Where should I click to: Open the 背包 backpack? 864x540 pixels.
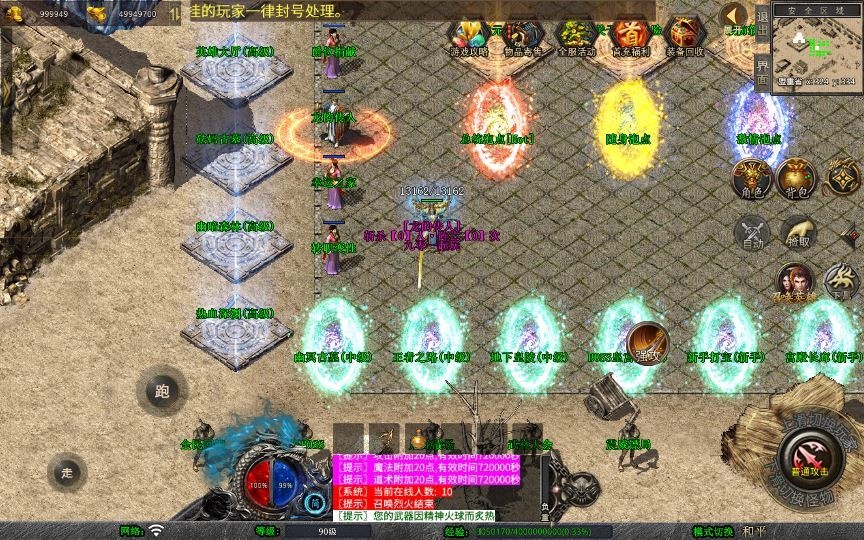click(797, 179)
